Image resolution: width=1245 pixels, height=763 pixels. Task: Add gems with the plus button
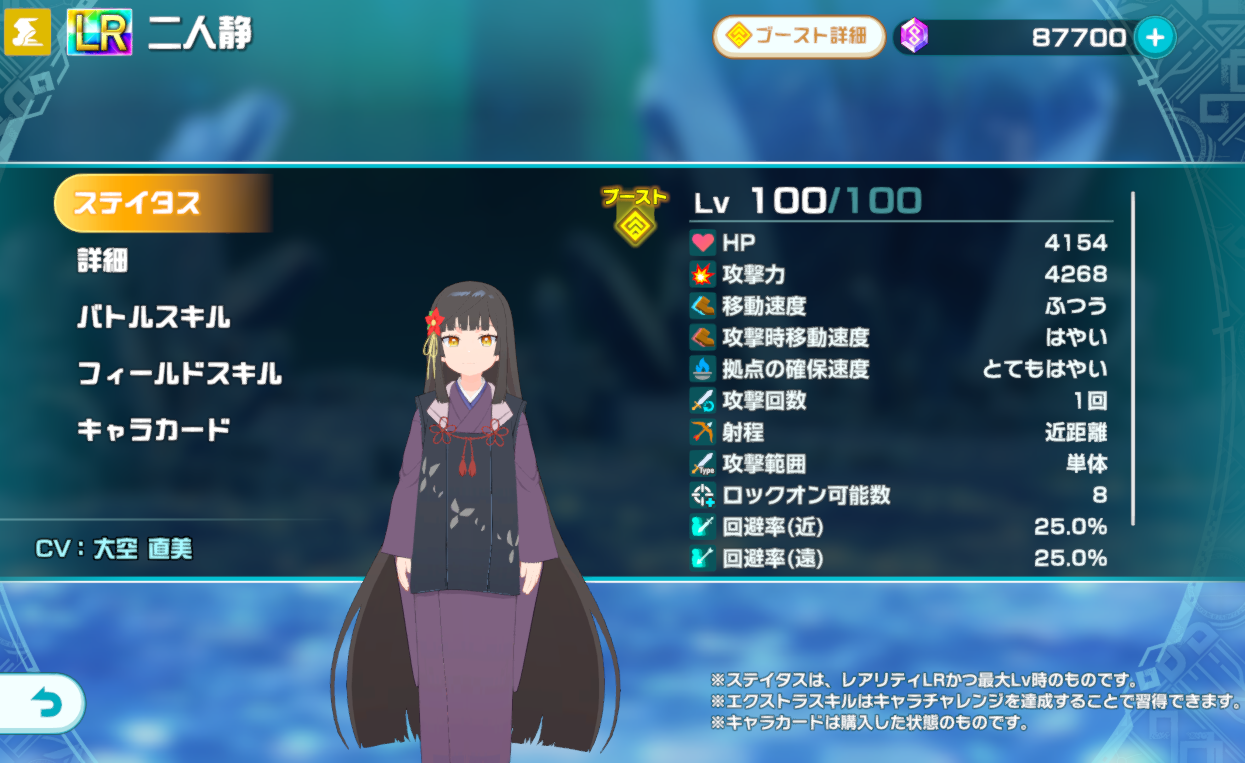pos(1154,38)
